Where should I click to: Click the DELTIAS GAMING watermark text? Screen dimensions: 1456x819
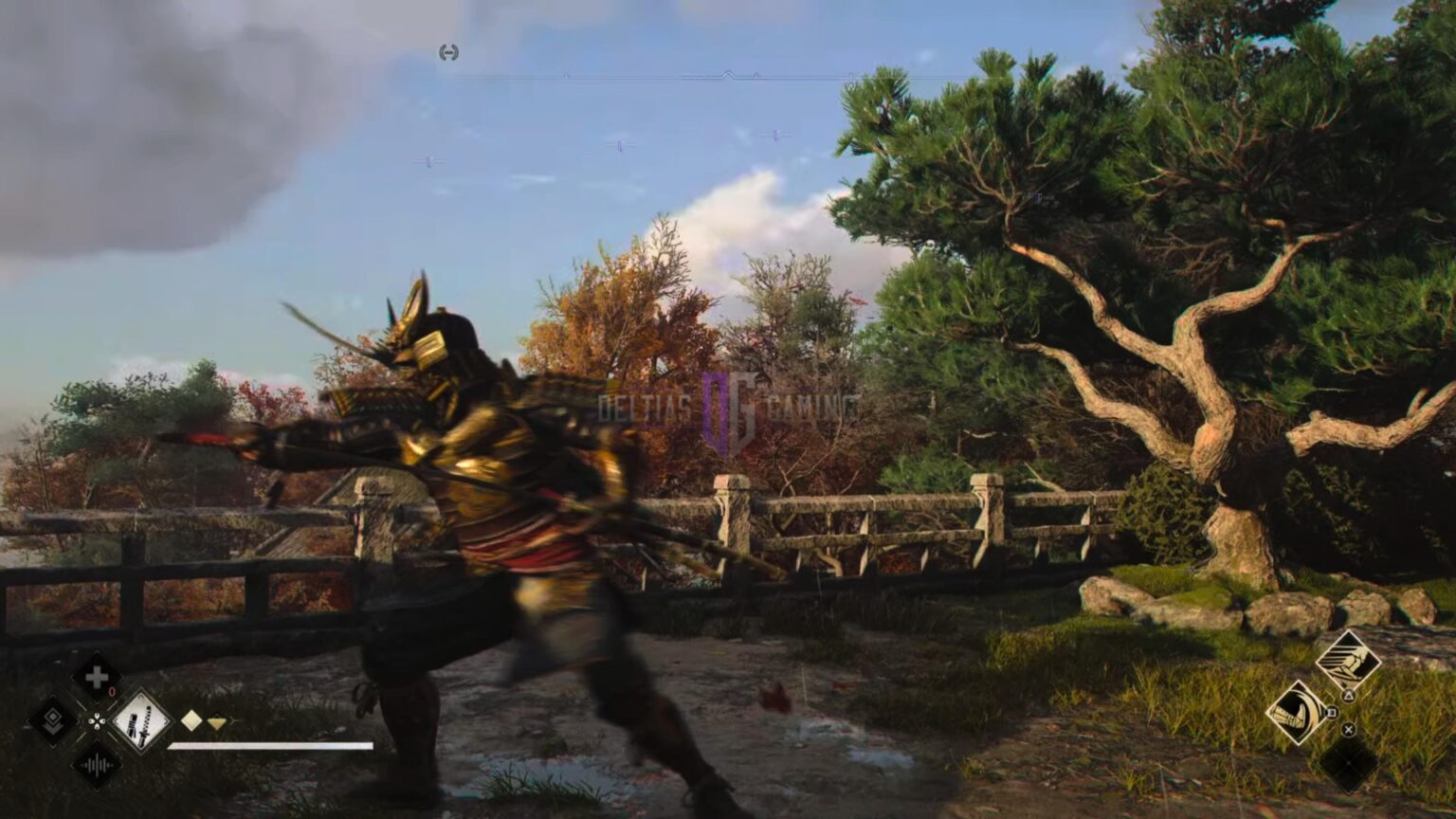point(645,405)
